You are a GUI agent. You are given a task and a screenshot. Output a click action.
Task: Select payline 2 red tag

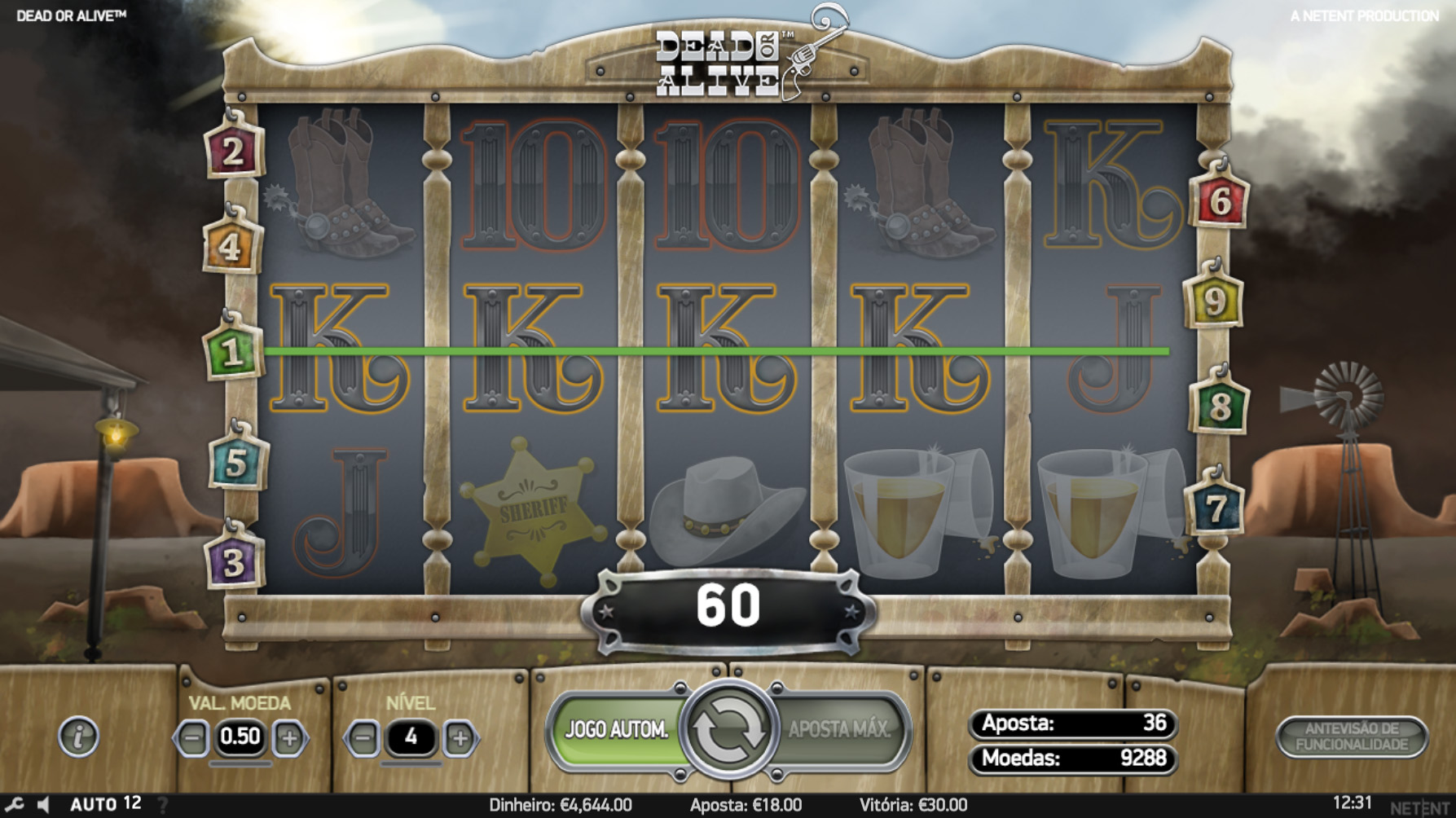click(233, 151)
